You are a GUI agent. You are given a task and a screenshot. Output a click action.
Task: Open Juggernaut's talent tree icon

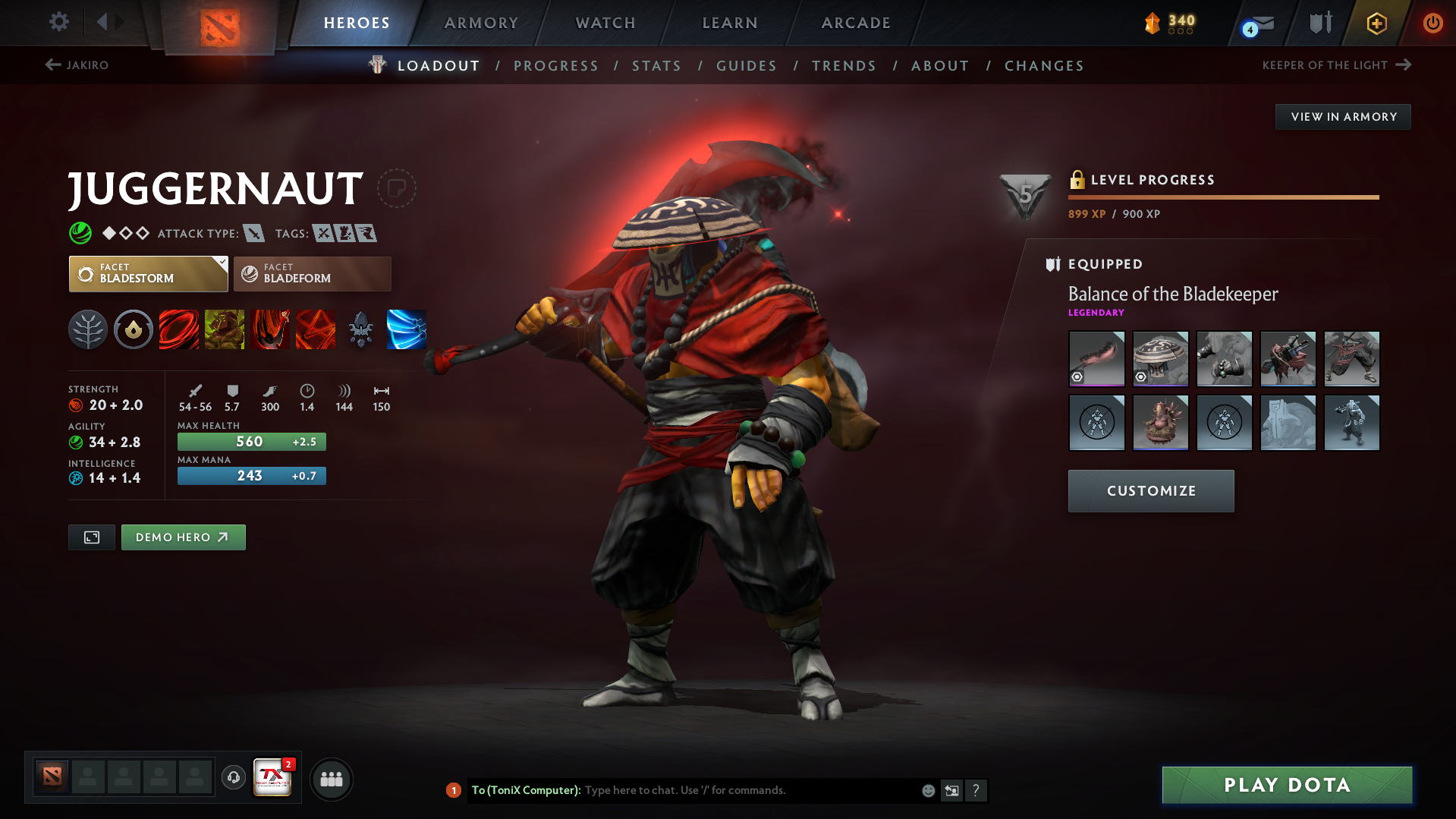pyautogui.click(x=88, y=329)
